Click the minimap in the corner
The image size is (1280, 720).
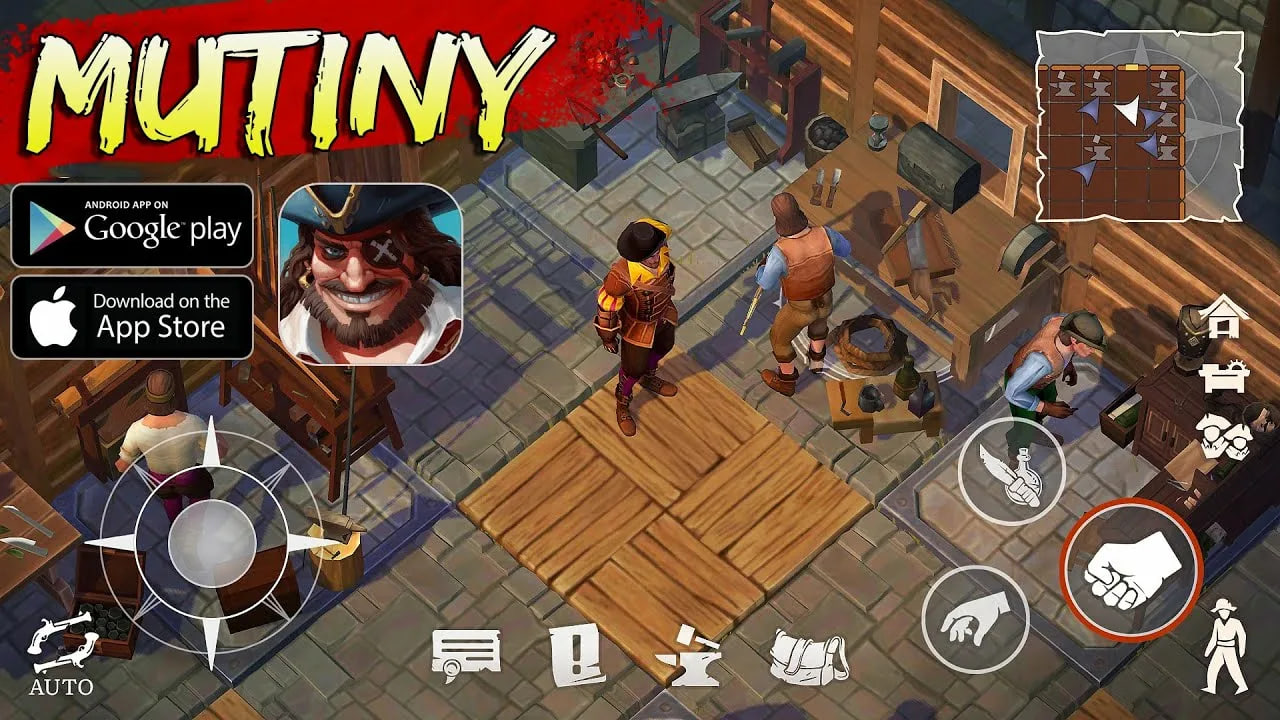tap(1139, 125)
